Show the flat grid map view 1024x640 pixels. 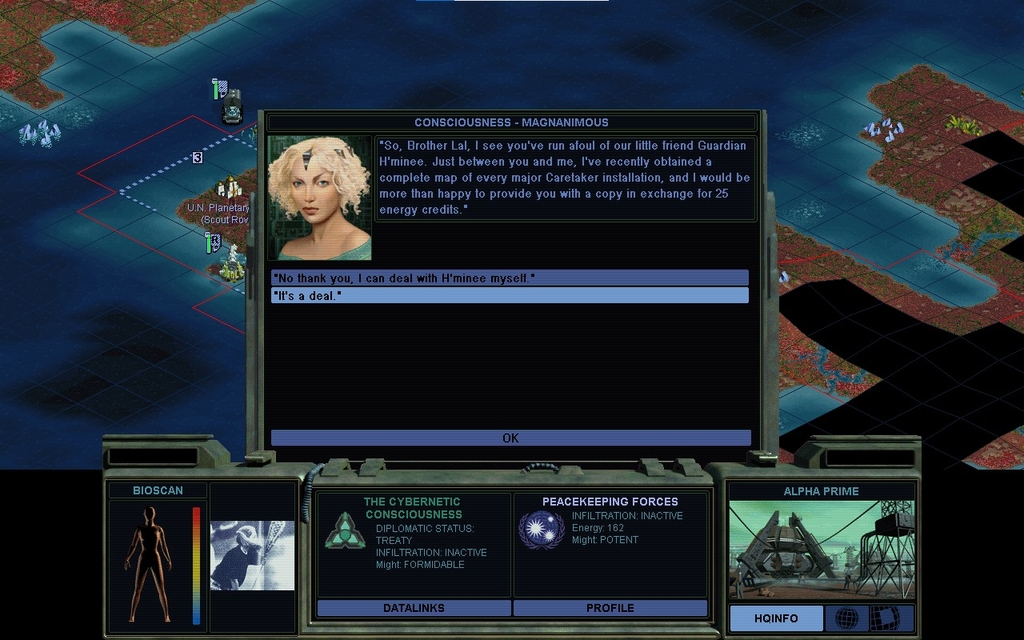(885, 618)
